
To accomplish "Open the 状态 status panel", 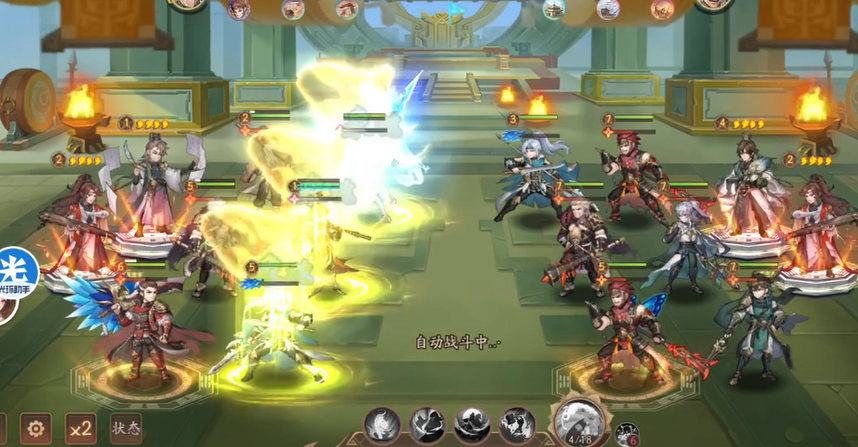I will click(x=126, y=429).
